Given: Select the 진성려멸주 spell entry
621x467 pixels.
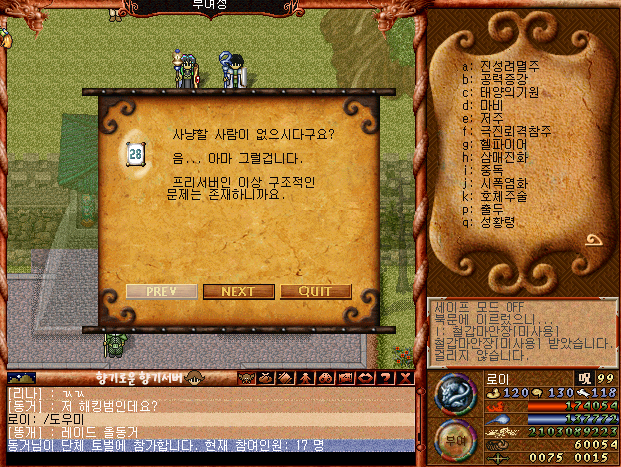Looking at the screenshot, I should 505,66.
